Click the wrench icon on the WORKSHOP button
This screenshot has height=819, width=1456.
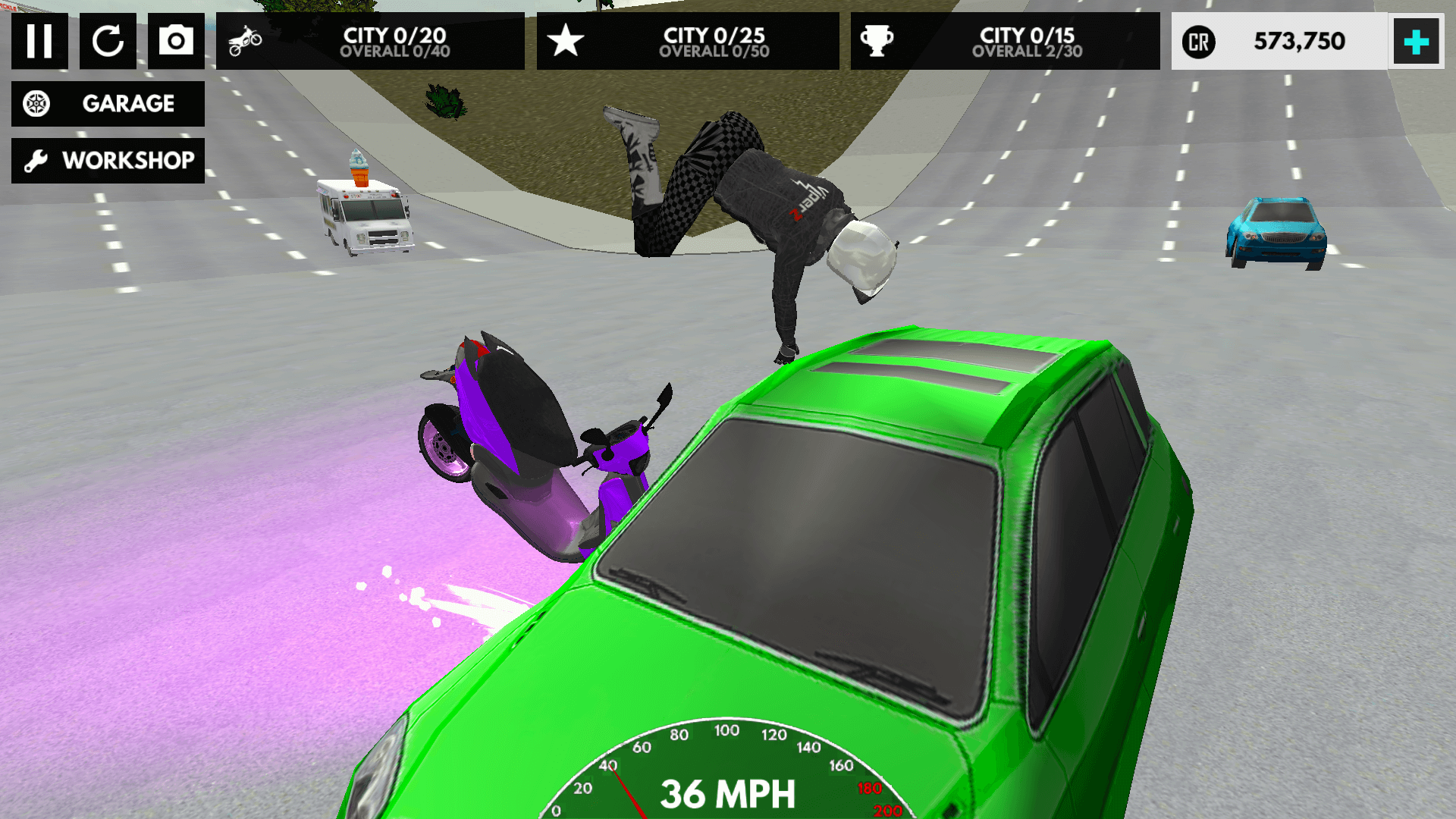[35, 160]
